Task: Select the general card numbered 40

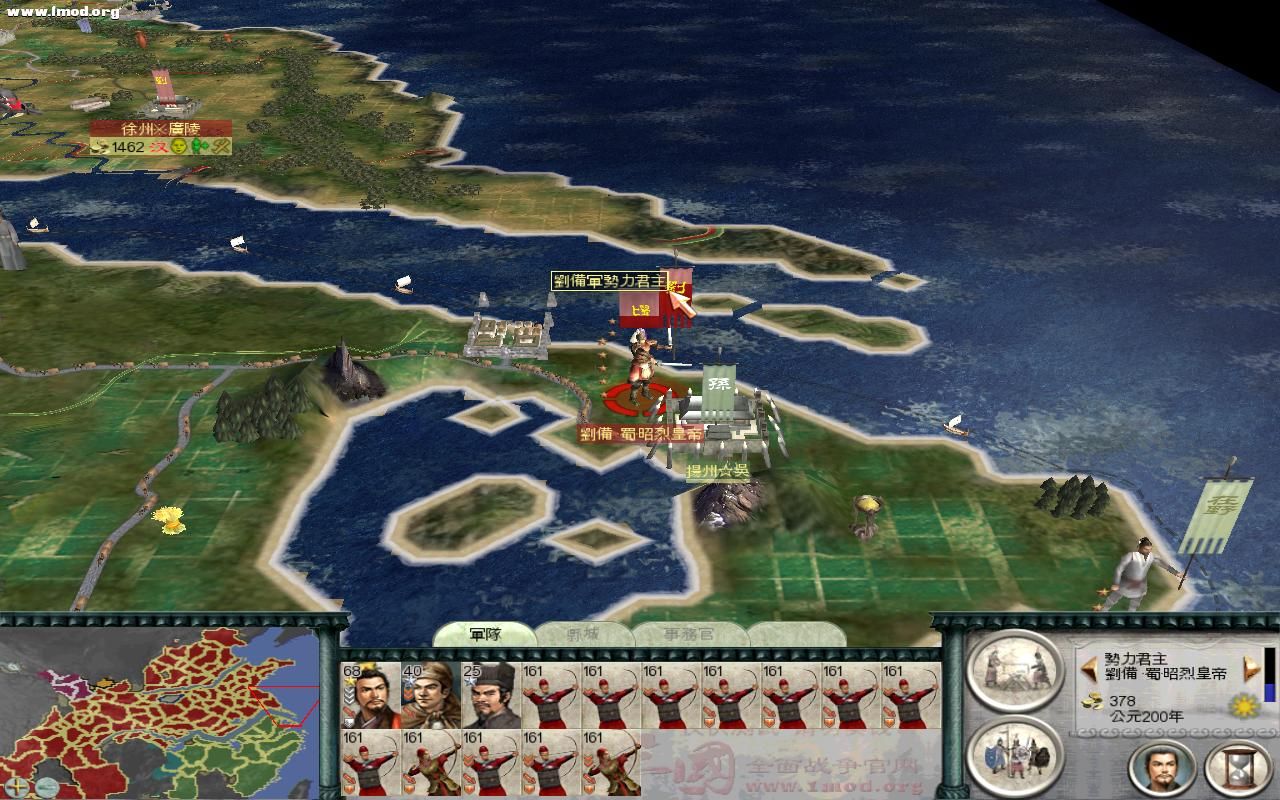Action: pyautogui.click(x=431, y=695)
